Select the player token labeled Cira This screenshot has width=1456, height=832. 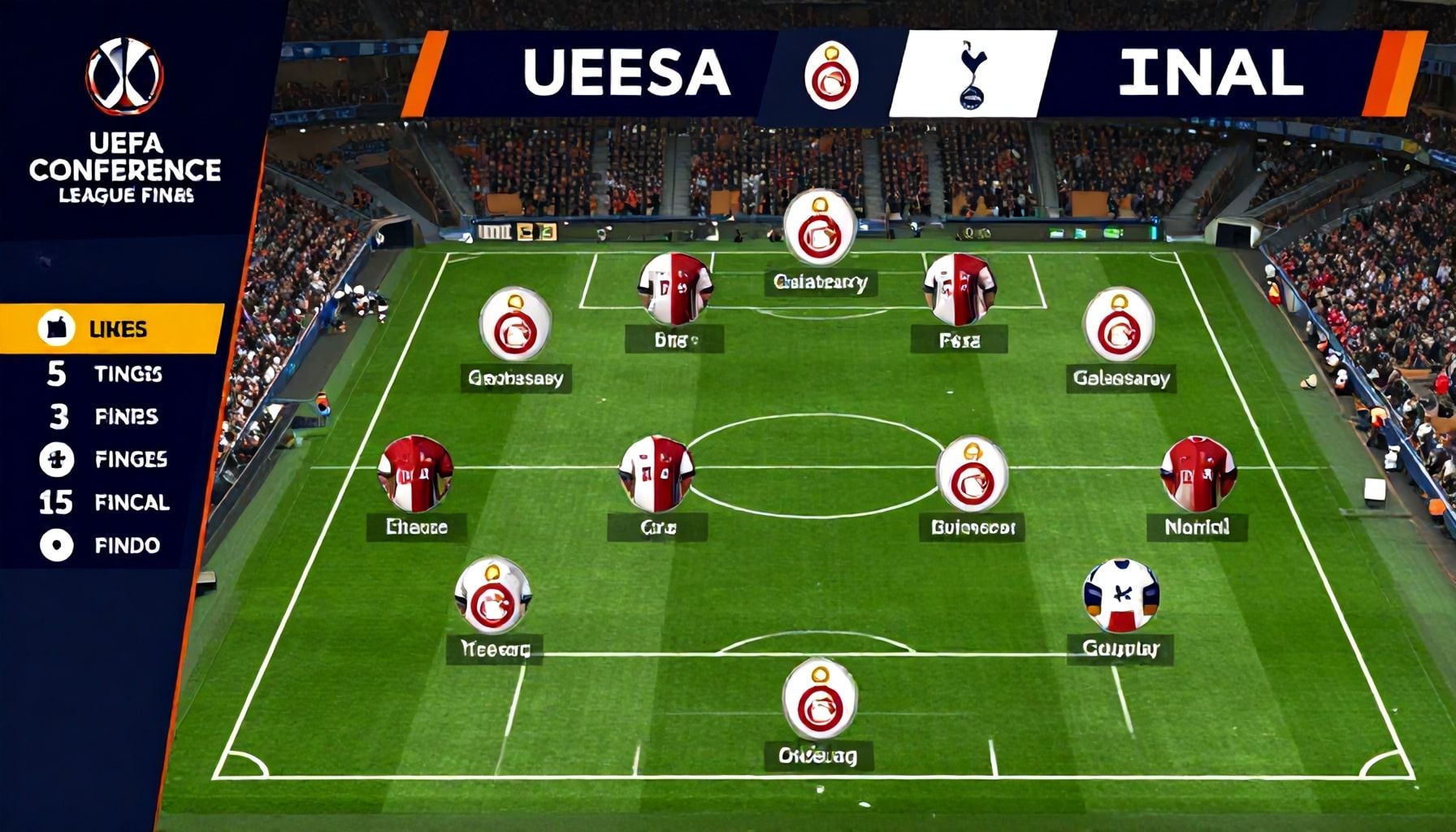(x=656, y=474)
